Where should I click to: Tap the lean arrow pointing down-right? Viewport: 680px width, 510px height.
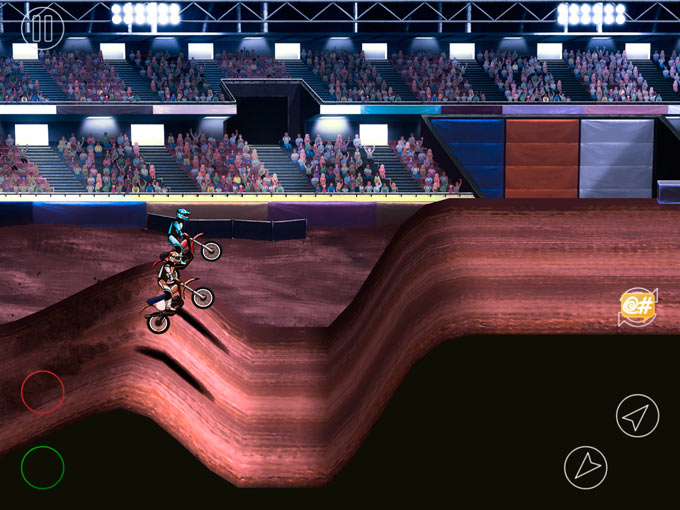tap(585, 467)
